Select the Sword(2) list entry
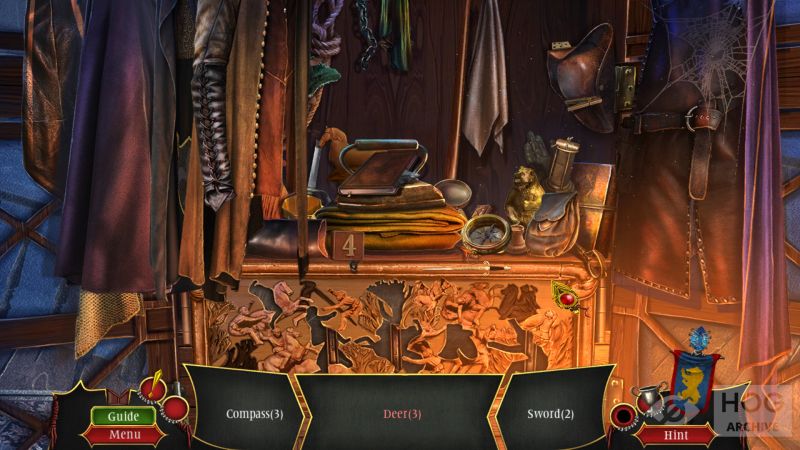 (x=551, y=413)
